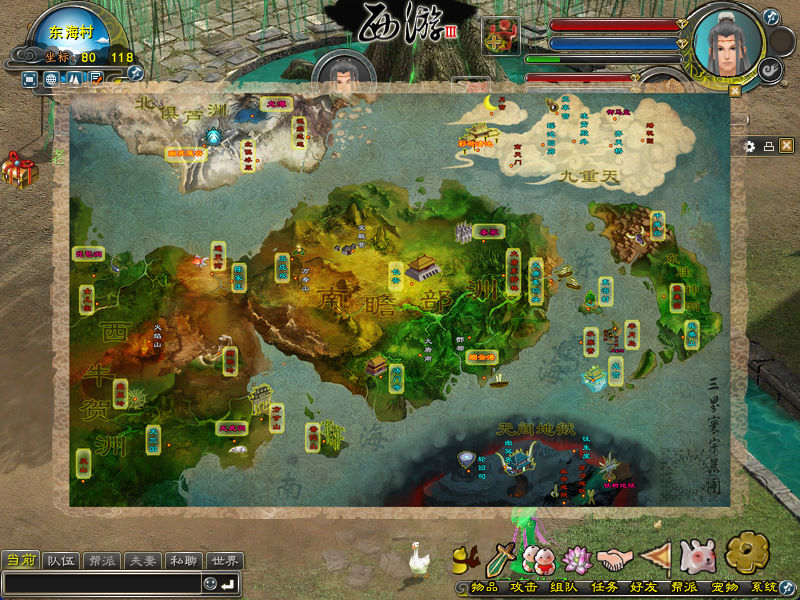This screenshot has width=800, height=600.
Task: Click the globe world map button
Action: click(x=51, y=79)
